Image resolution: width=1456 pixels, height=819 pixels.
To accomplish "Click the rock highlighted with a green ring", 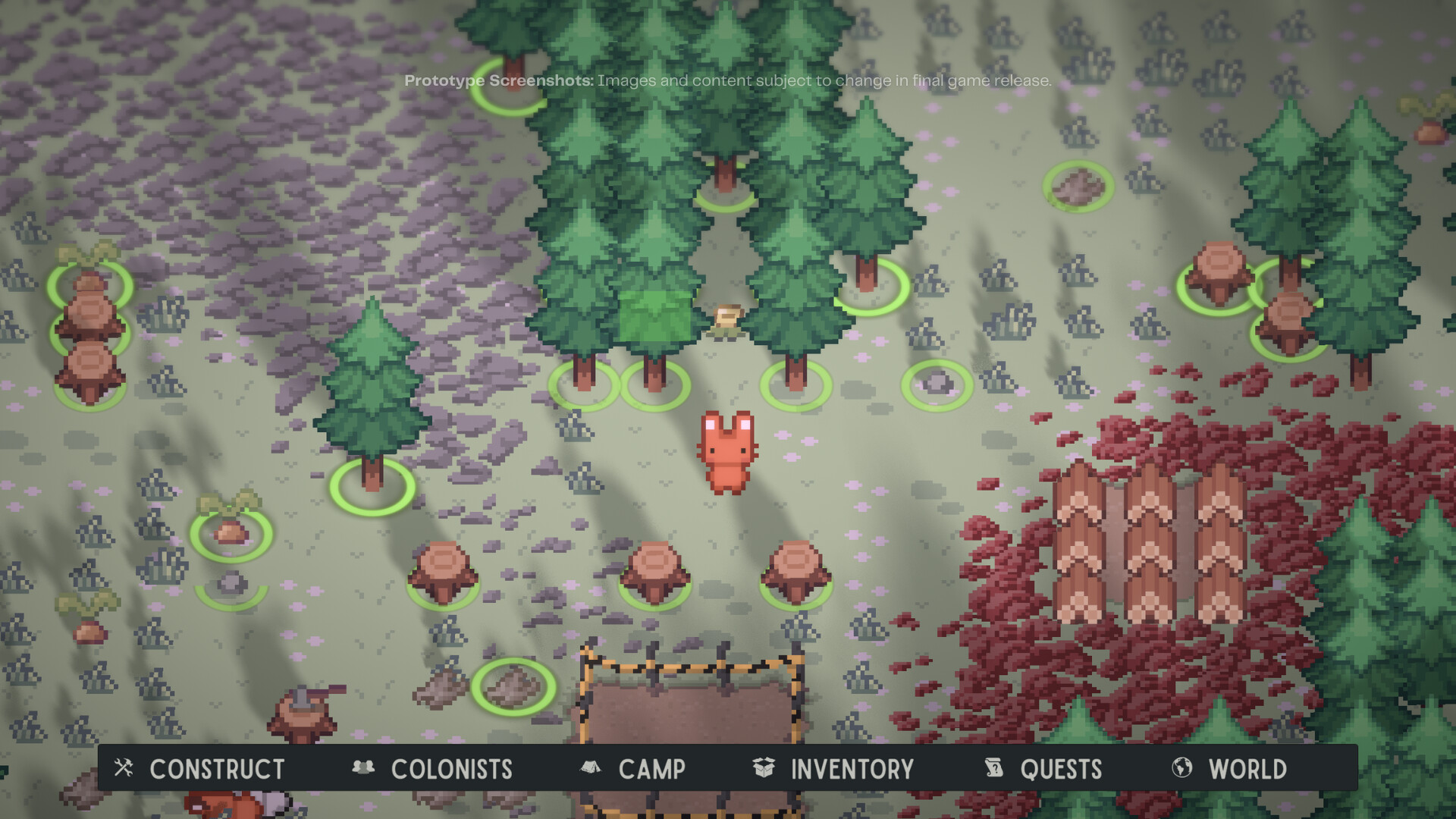I will (937, 385).
